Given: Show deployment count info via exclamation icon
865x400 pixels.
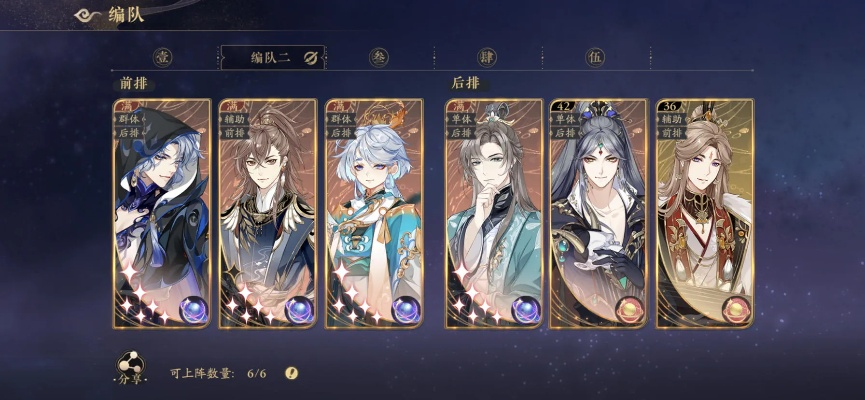Looking at the screenshot, I should (291, 373).
